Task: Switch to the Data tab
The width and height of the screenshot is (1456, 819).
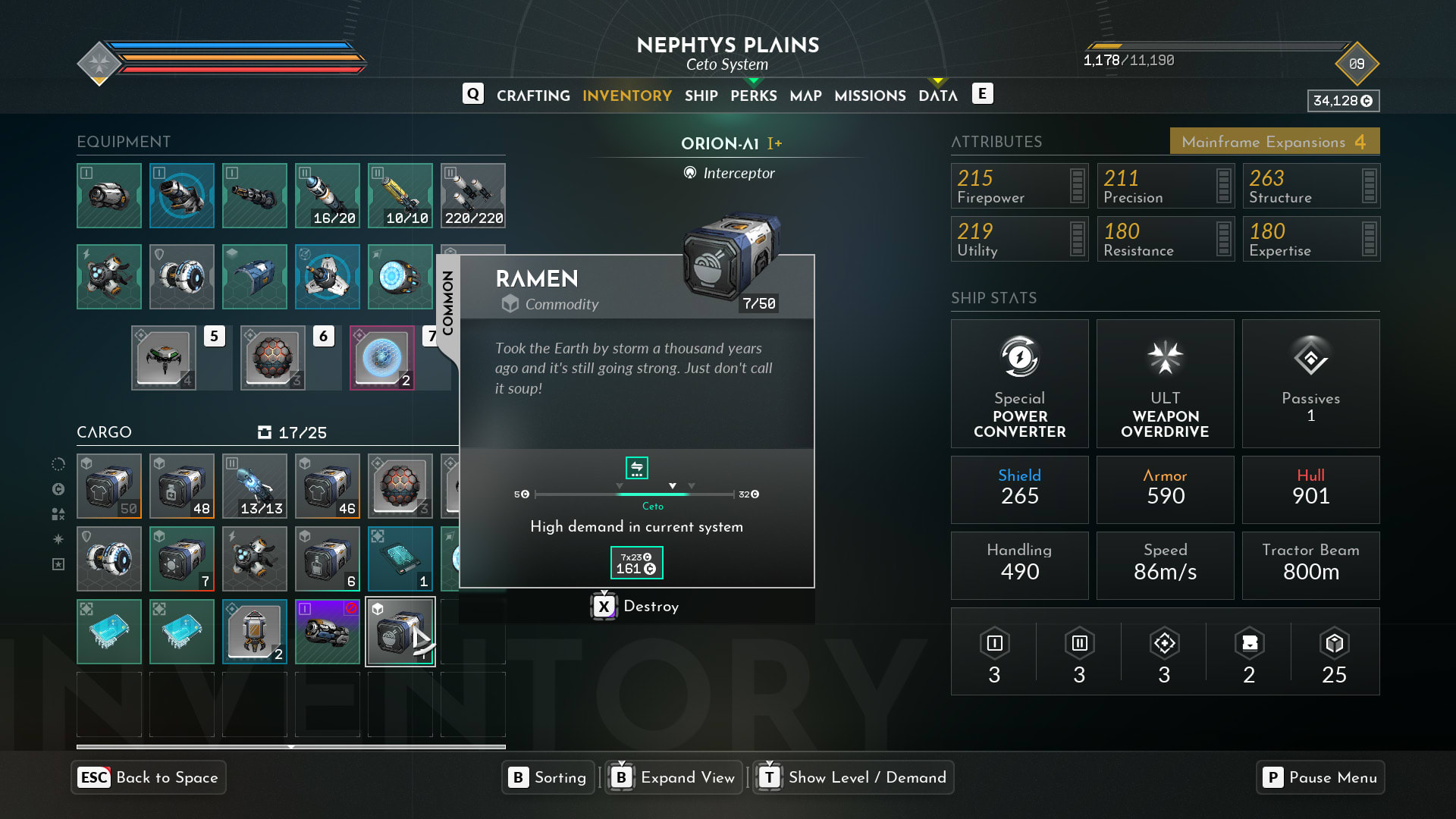Action: tap(937, 96)
